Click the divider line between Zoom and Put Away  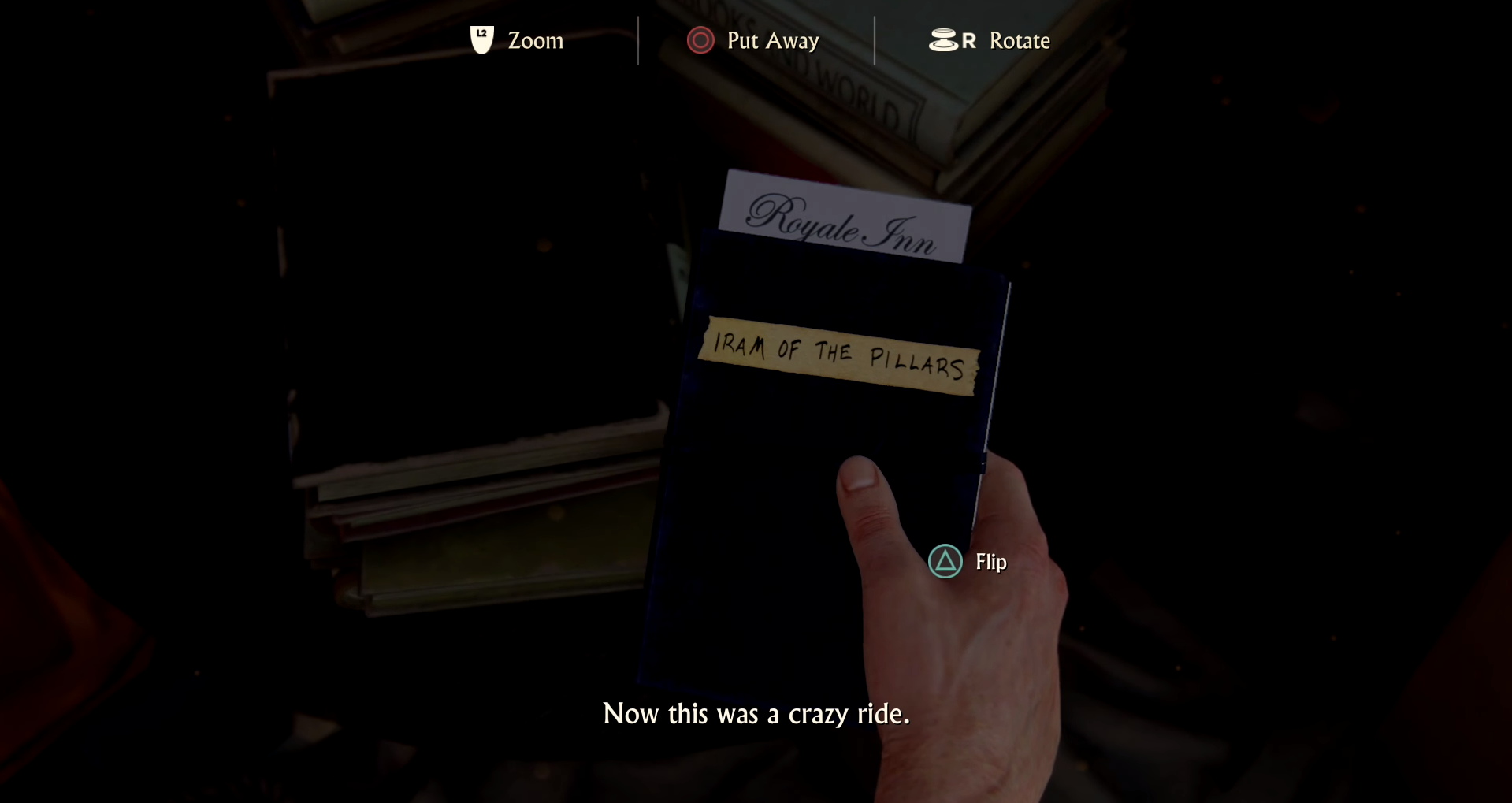pos(637,40)
